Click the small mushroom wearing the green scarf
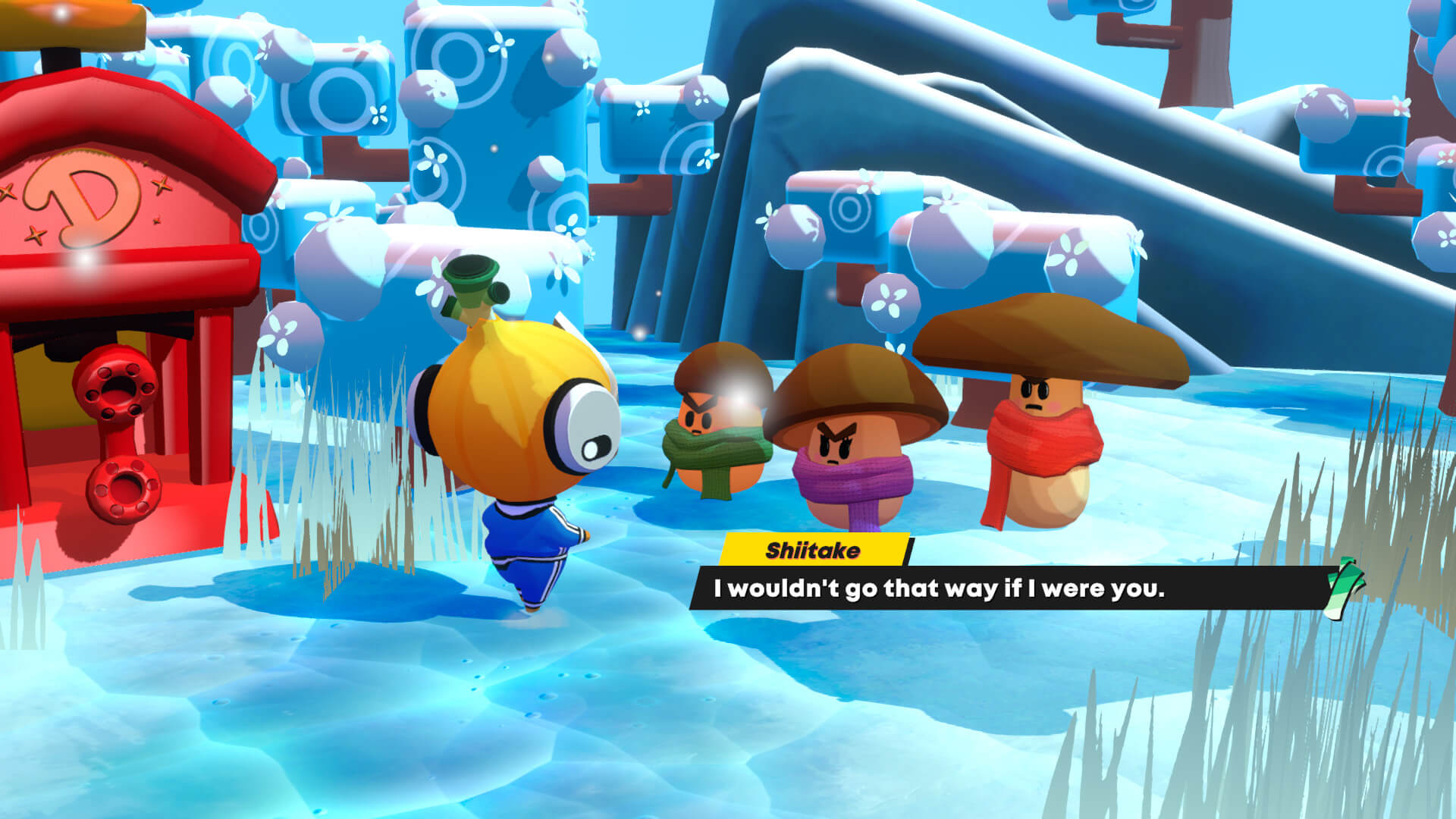This screenshot has height=819, width=1456. click(x=713, y=432)
